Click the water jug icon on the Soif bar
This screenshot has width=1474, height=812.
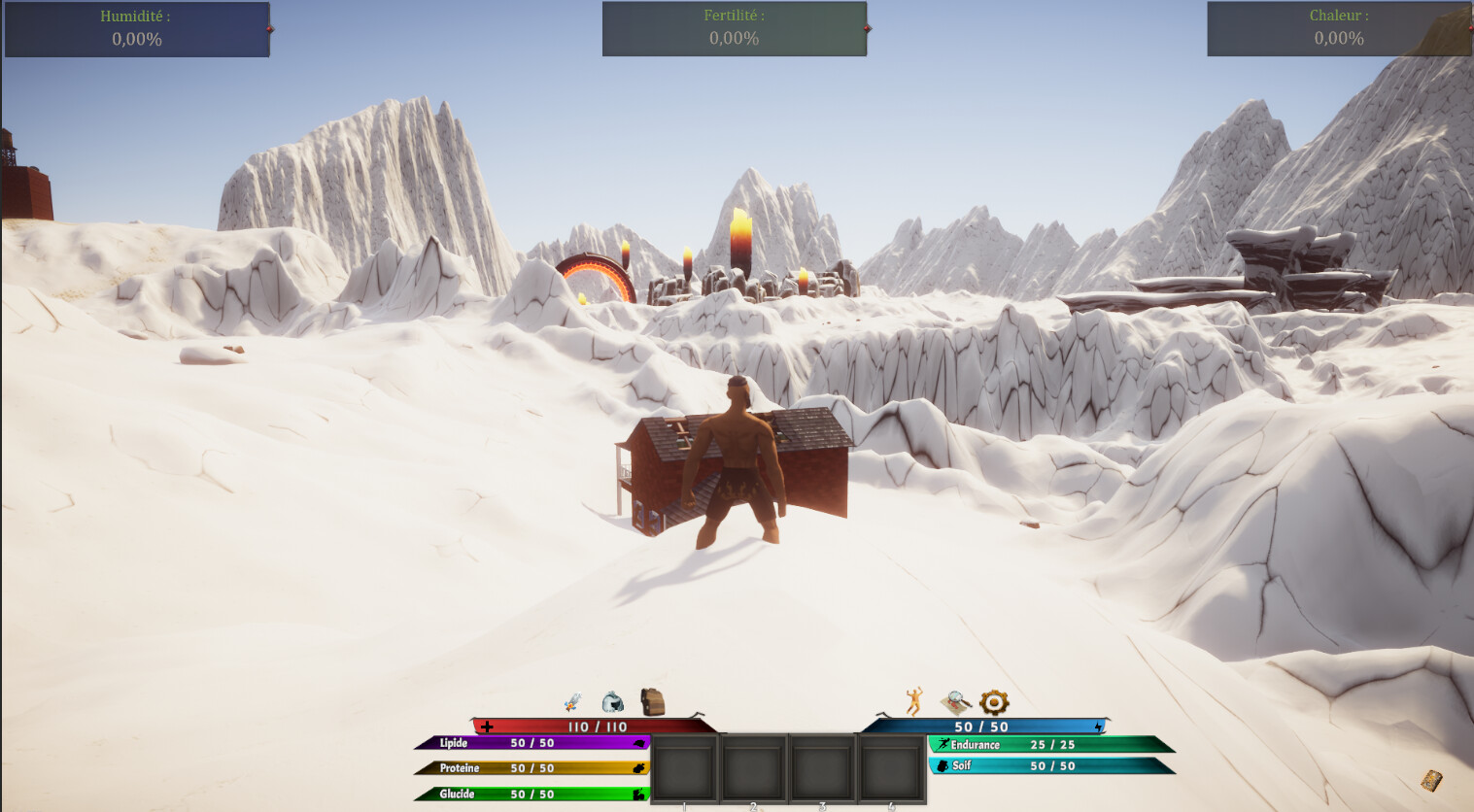[x=943, y=764]
